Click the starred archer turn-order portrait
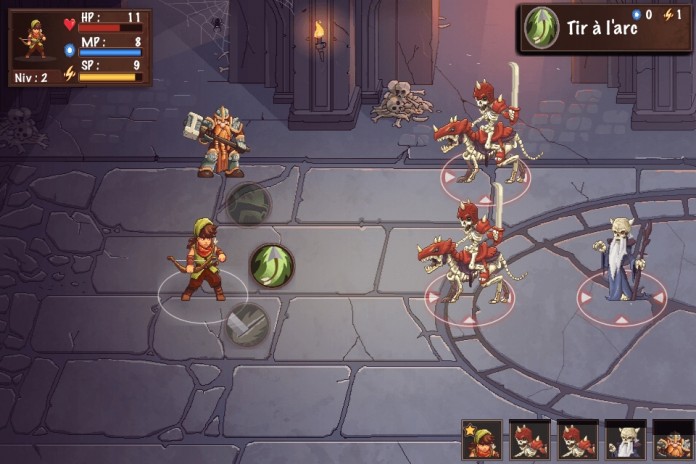696x464 pixels. (482, 440)
